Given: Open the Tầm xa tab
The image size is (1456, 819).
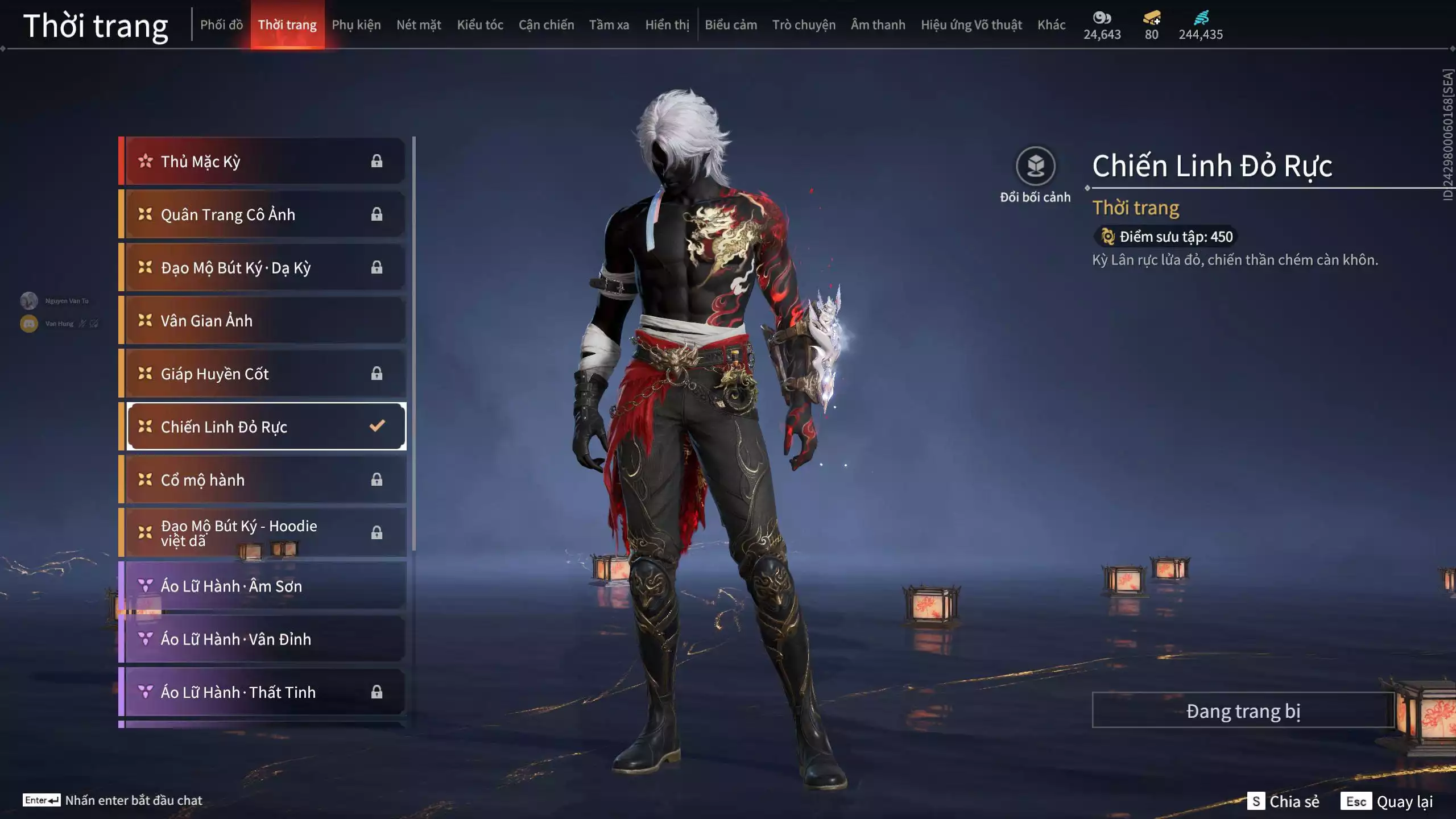Looking at the screenshot, I should [609, 25].
